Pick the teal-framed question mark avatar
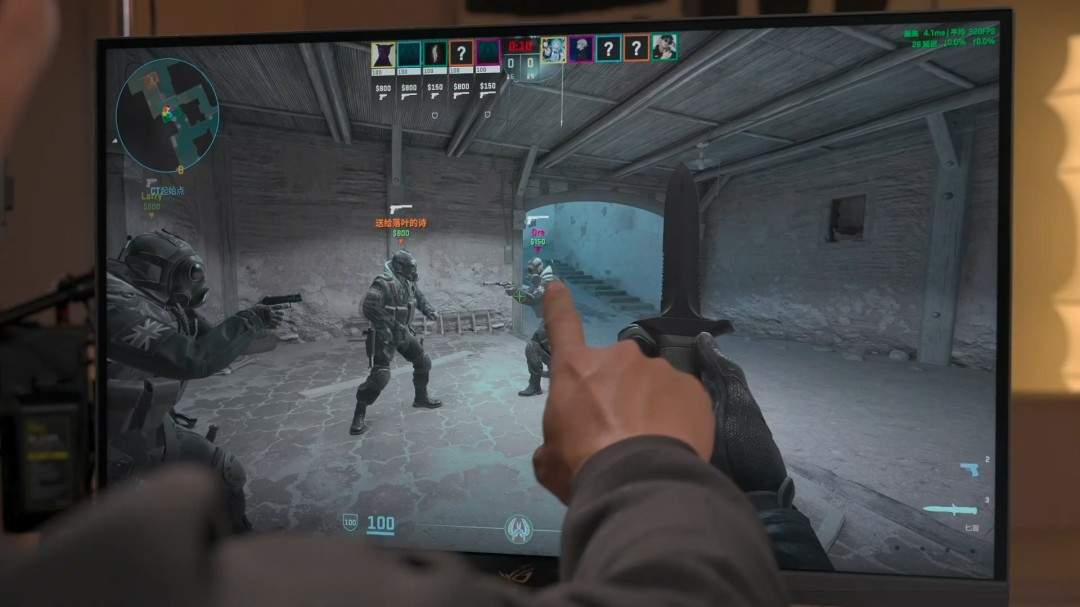 [609, 48]
